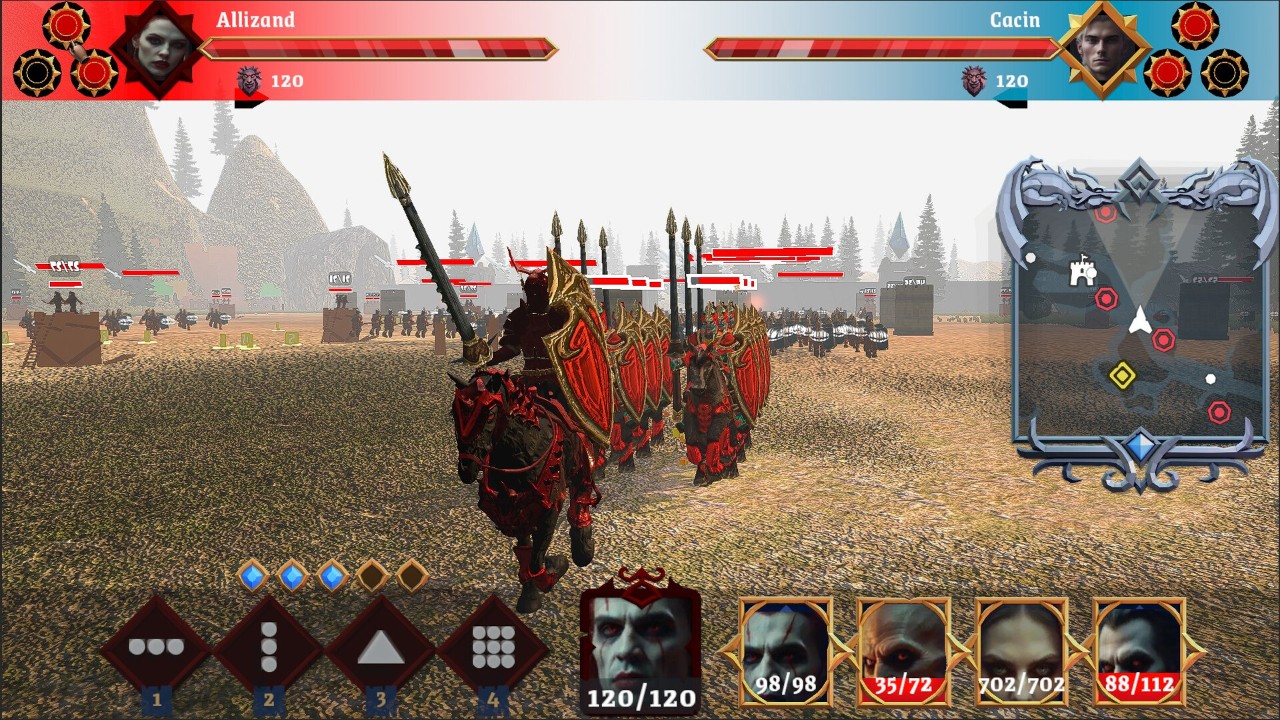Switch to the nine-dot square formation
1280x720 pixels.
coord(492,648)
